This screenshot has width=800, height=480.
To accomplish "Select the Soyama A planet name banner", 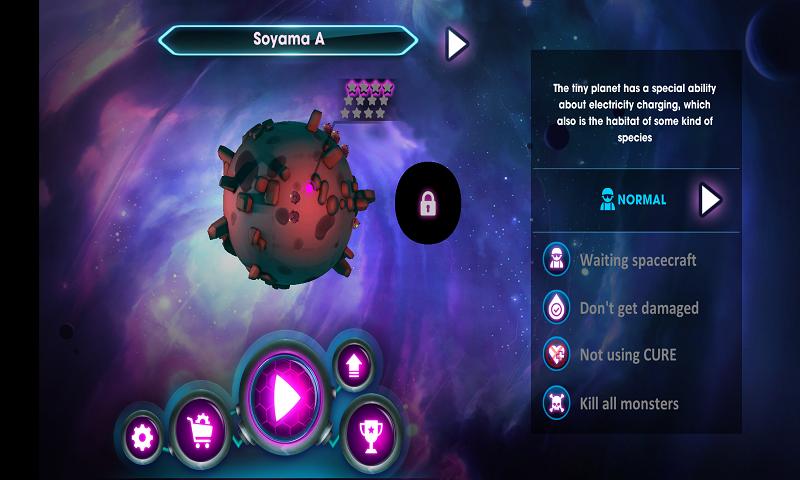I will coord(288,42).
